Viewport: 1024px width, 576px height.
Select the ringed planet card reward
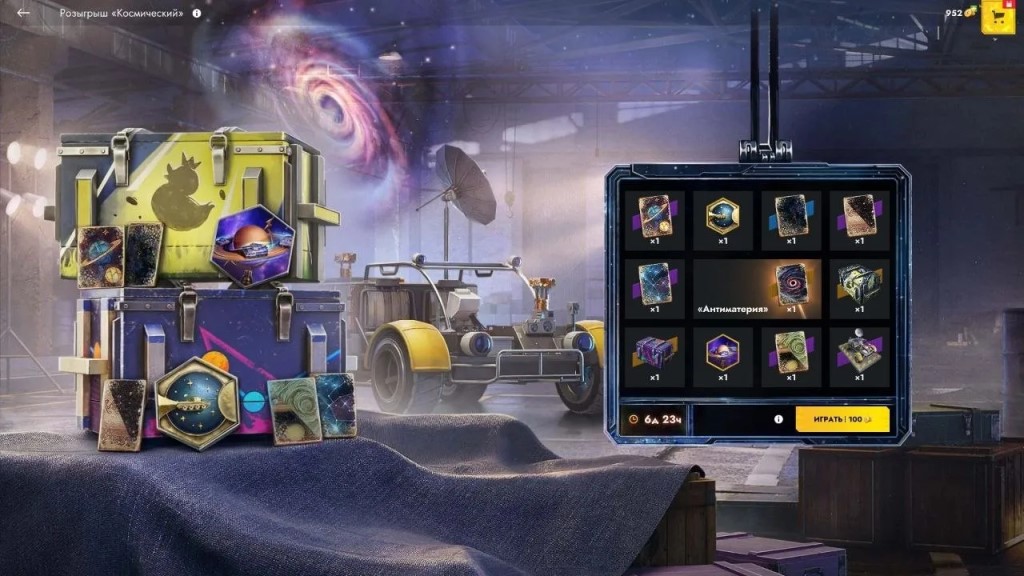coord(655,216)
